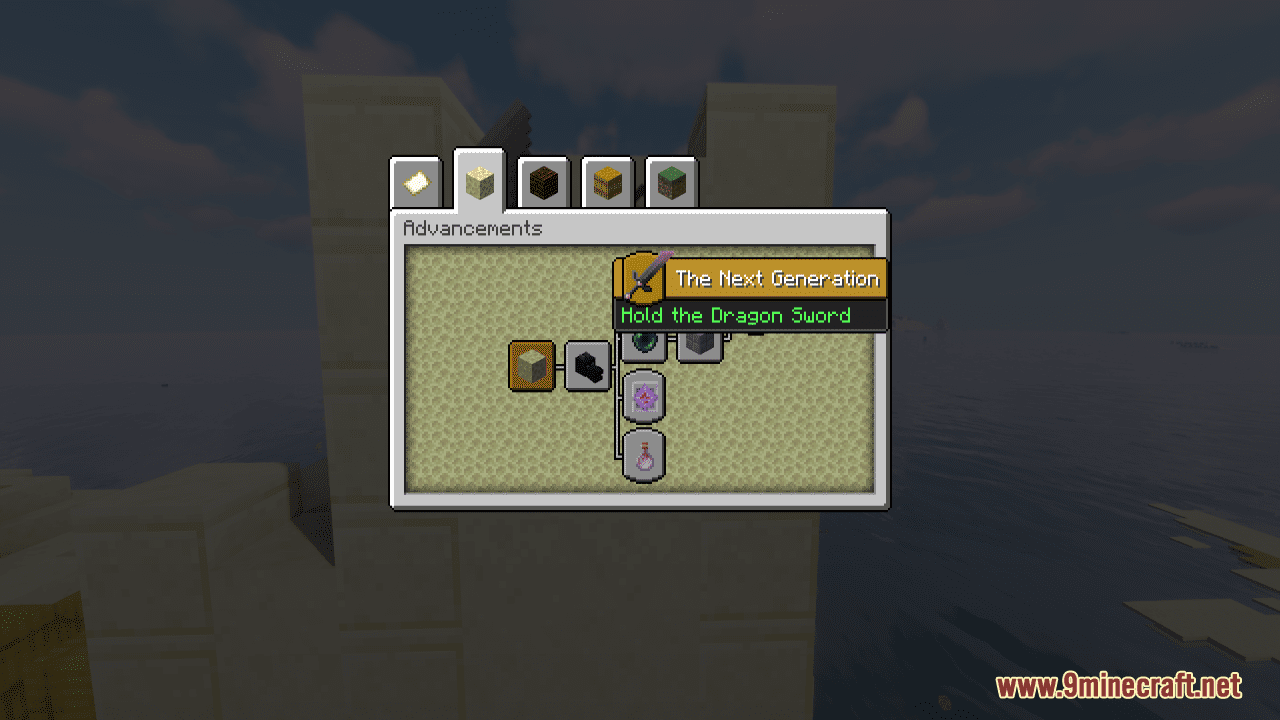Click the sword image in the tooltip plaque

coord(643,278)
